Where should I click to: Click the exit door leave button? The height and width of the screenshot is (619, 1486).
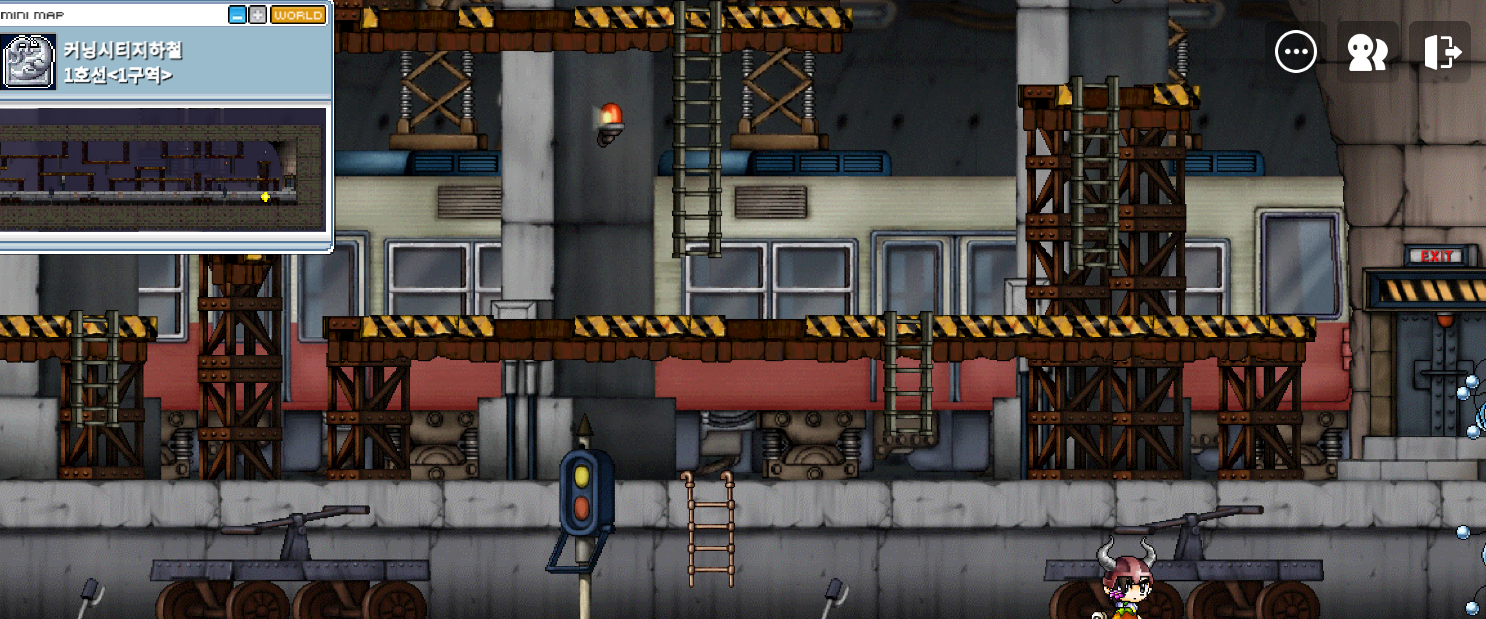coord(1440,51)
